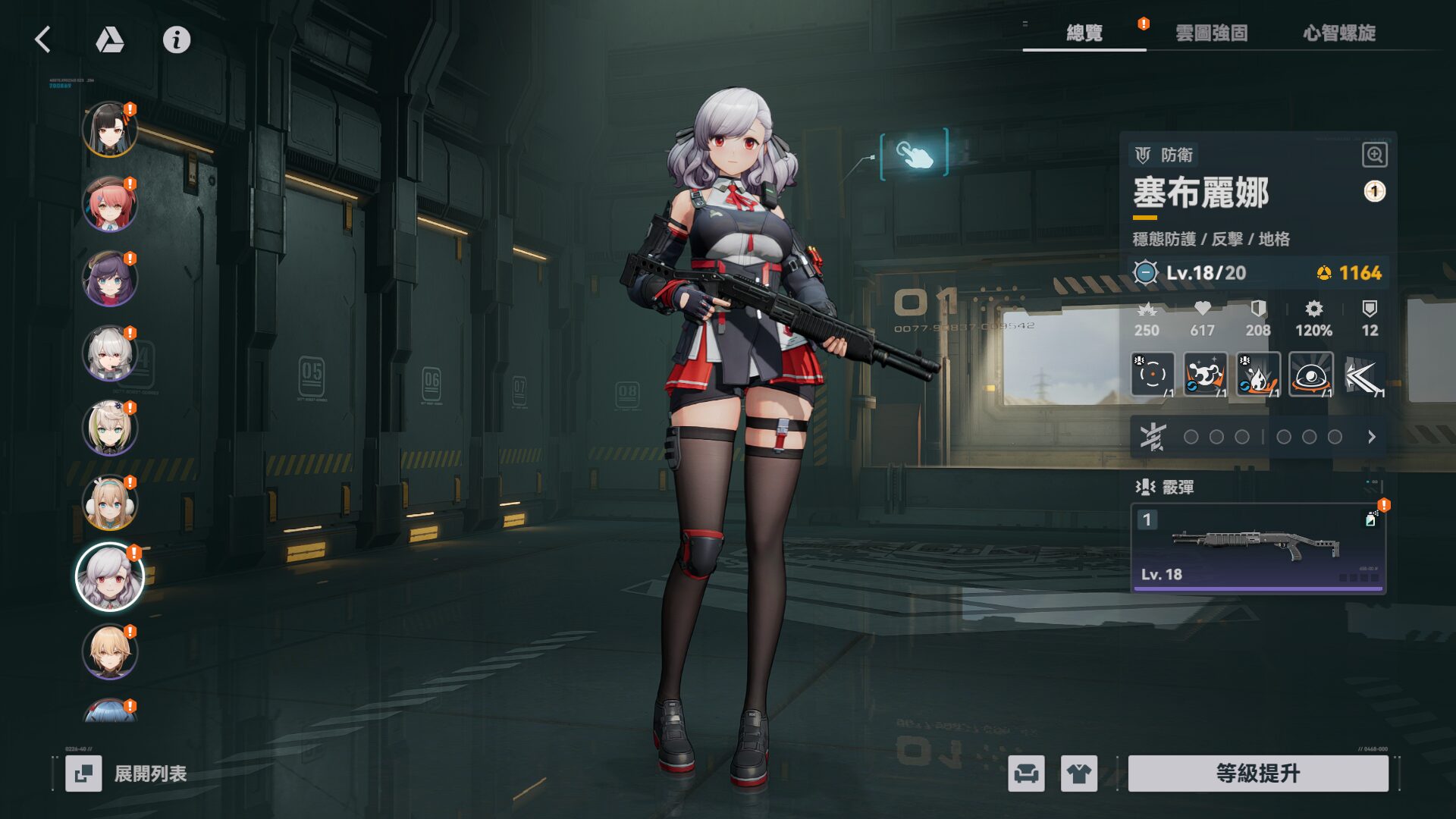
Task: View the crosshair target skill icon
Action: point(1153,375)
